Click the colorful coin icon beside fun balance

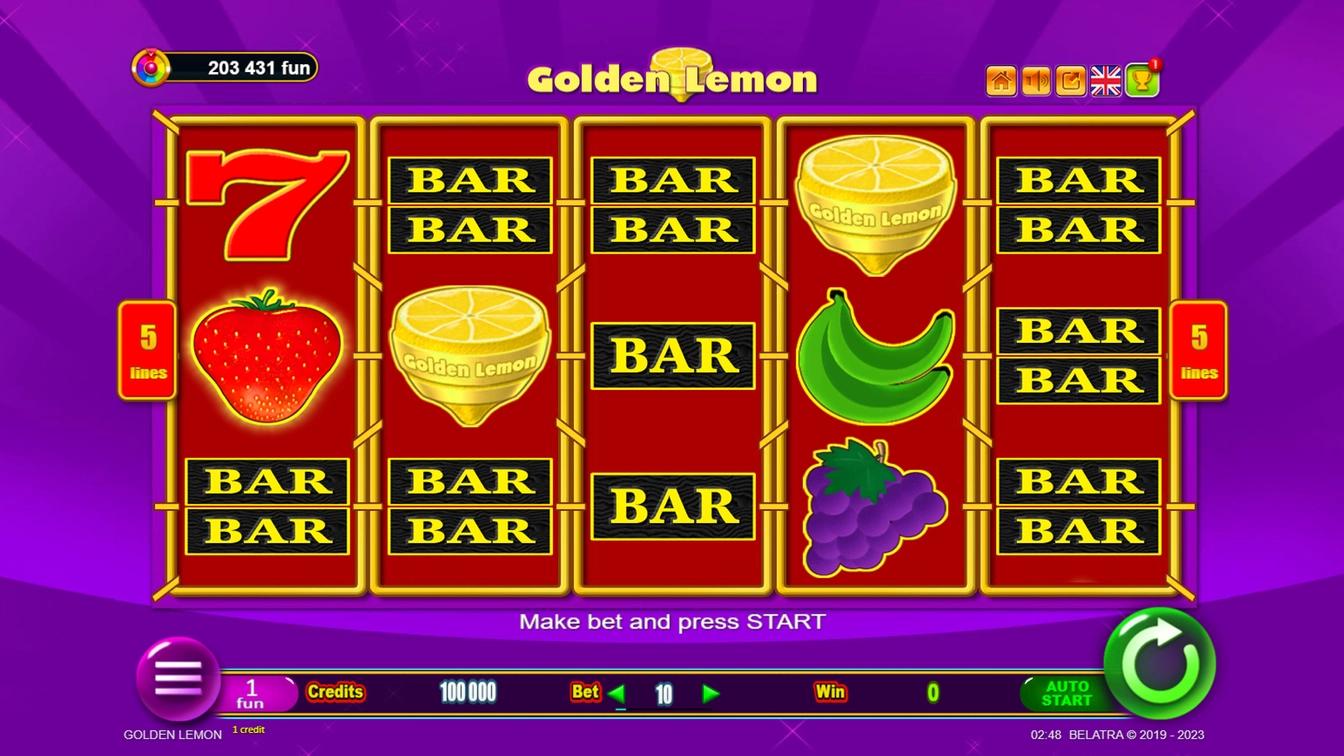152,67
